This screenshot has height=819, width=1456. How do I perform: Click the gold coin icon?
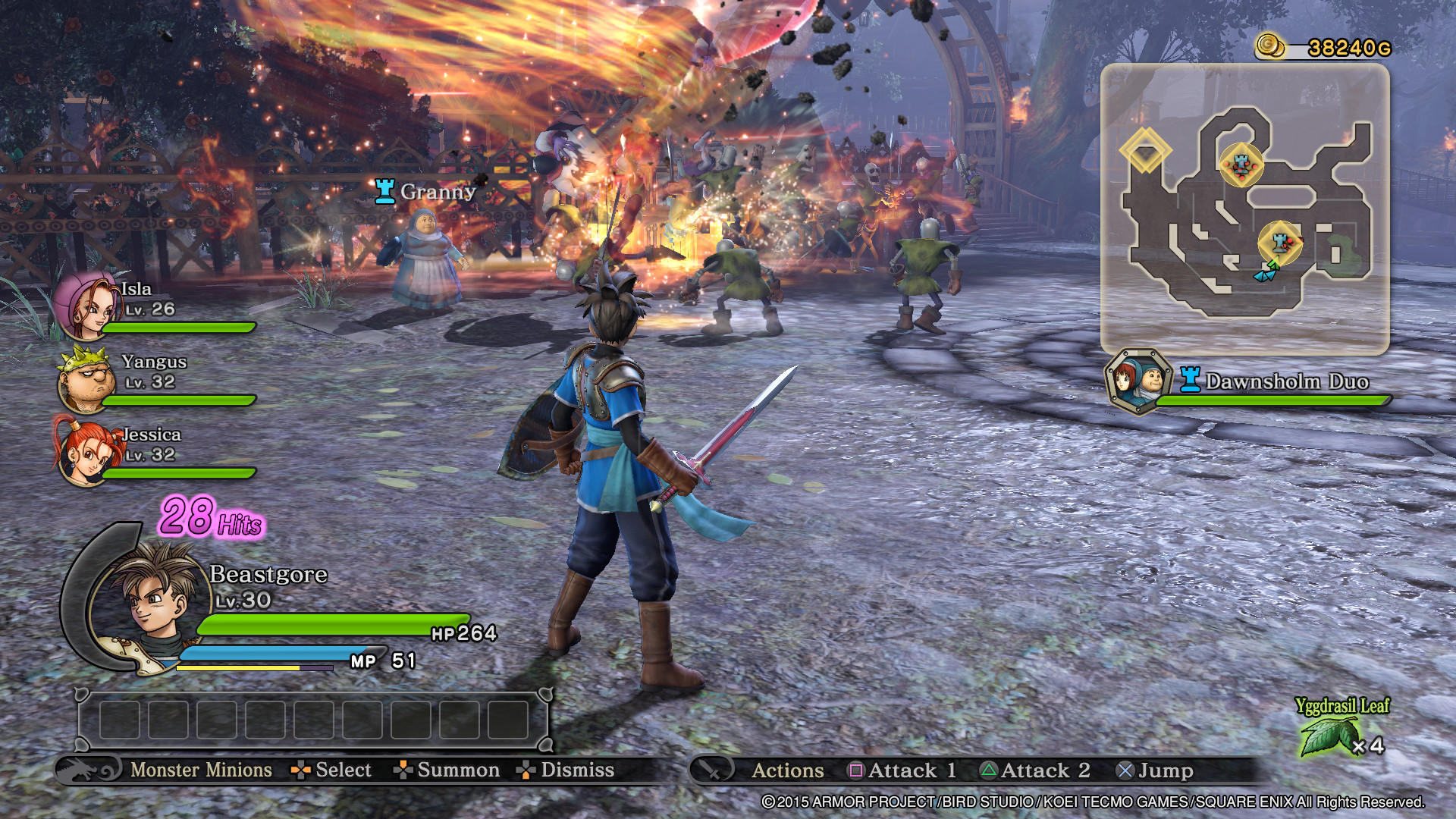point(1271,46)
